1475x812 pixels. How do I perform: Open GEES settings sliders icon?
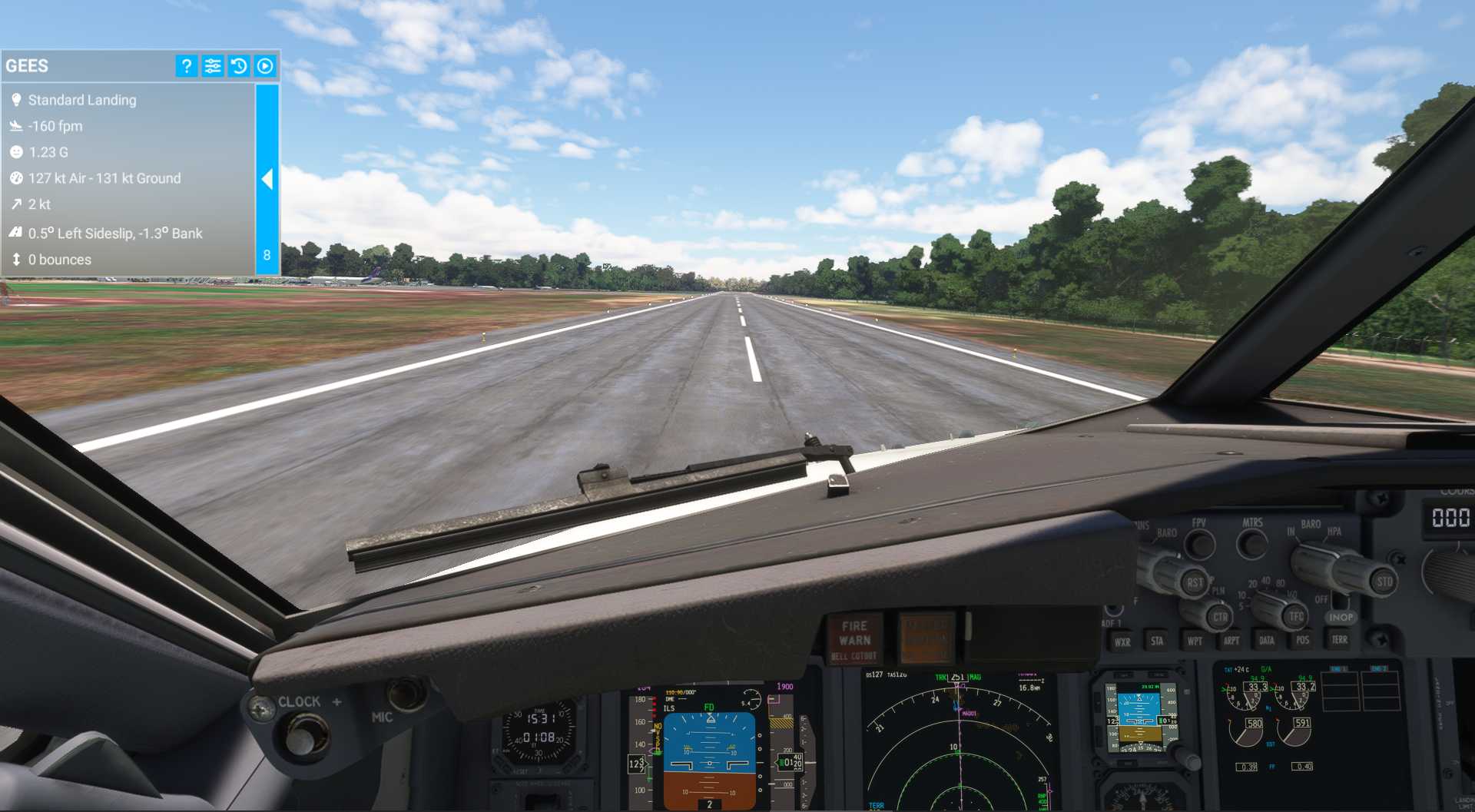click(213, 66)
